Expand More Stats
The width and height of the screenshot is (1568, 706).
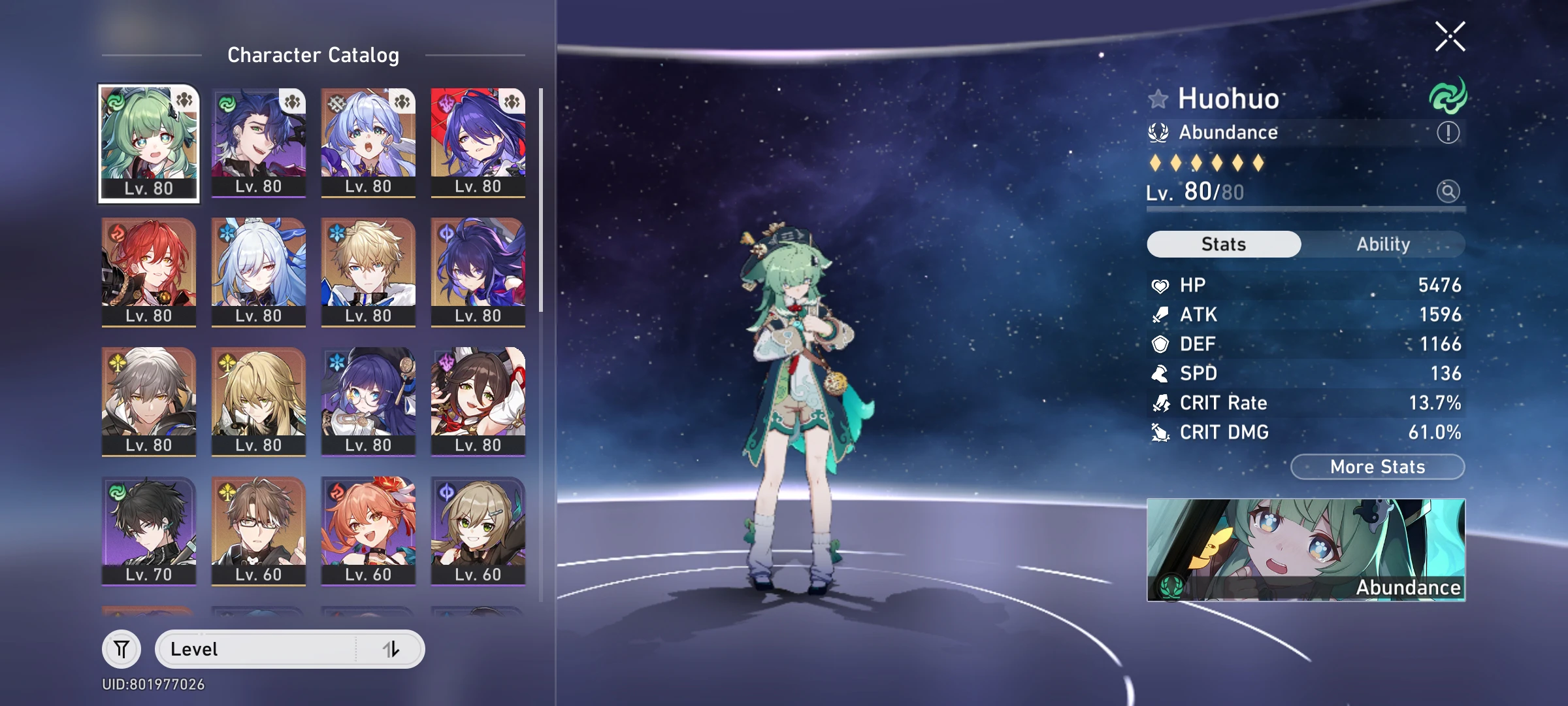point(1377,466)
